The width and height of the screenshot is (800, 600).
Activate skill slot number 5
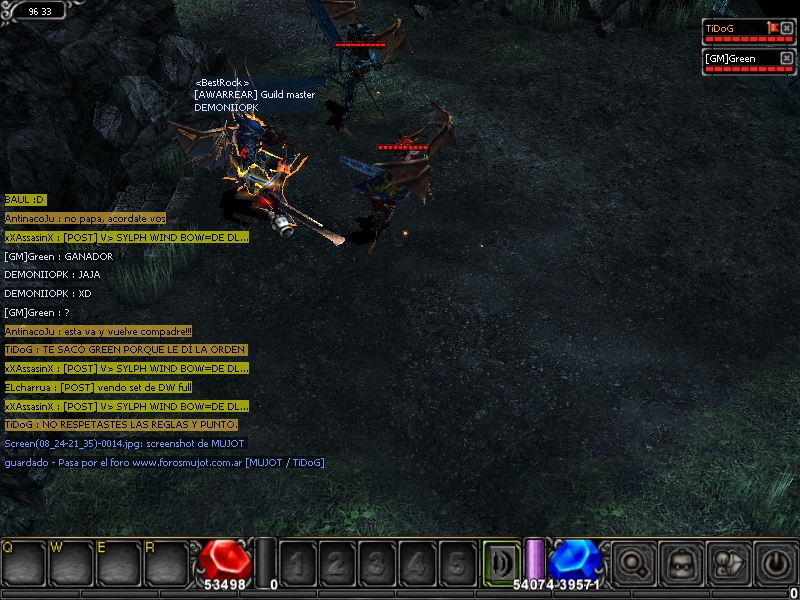click(x=457, y=565)
